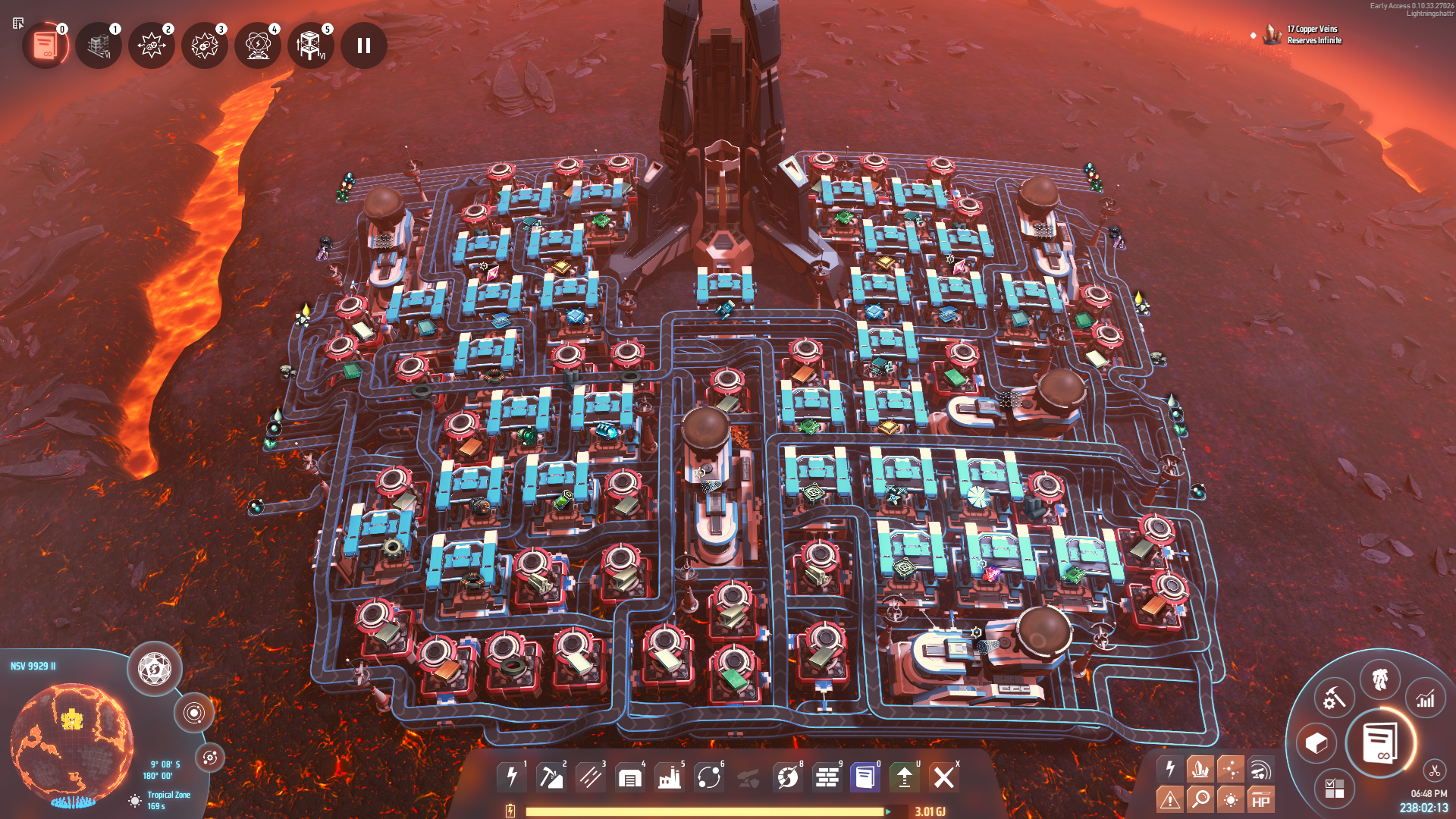This screenshot has width=1456, height=819.
Task: Open the mecha panel
Action: (x=1380, y=679)
